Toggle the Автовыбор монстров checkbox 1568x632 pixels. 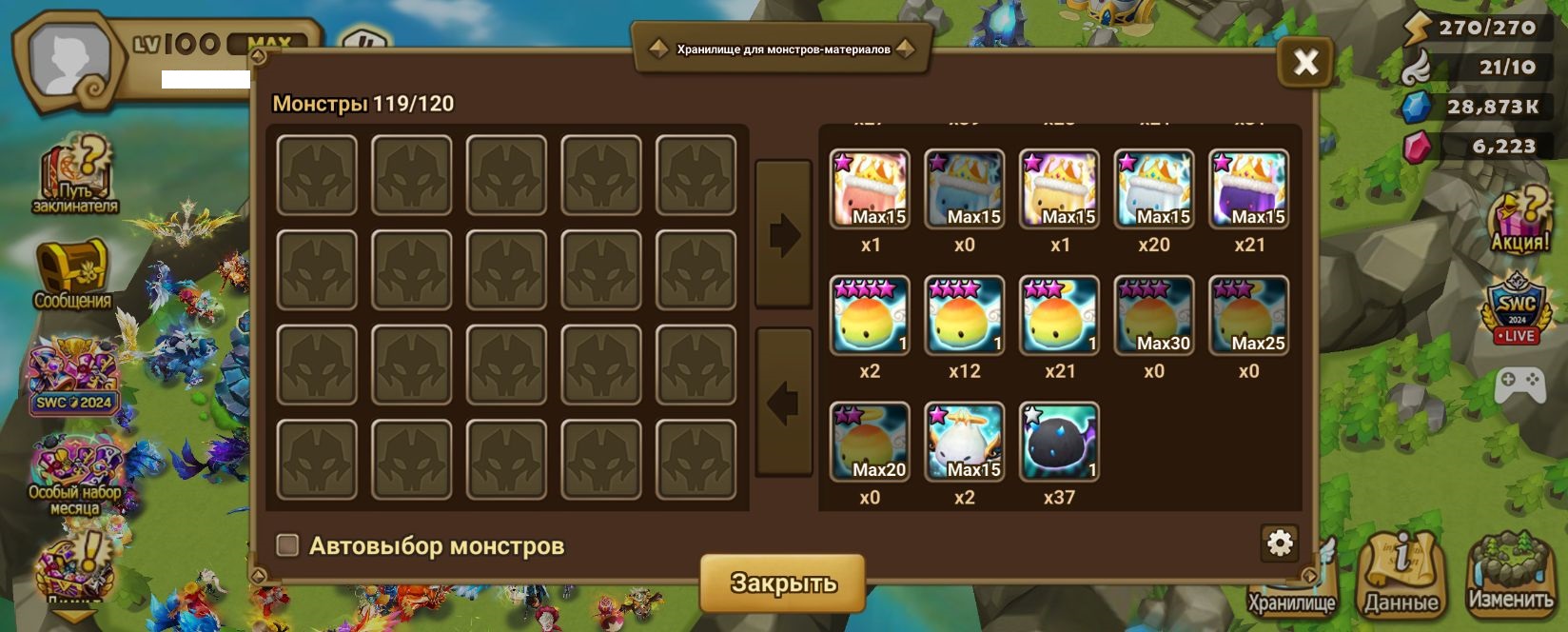[x=287, y=545]
